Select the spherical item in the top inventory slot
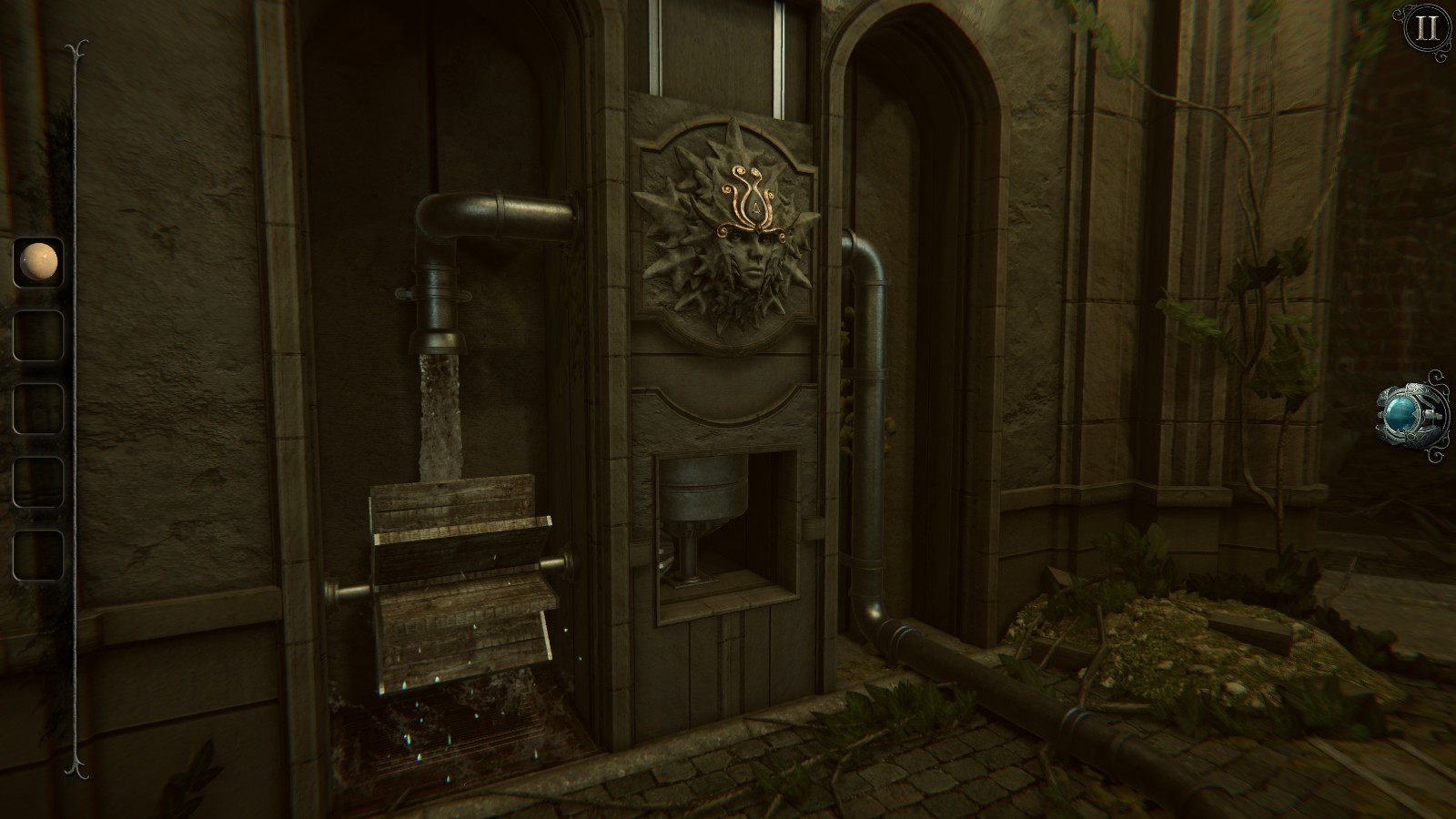Viewport: 1456px width, 819px height. (38, 265)
